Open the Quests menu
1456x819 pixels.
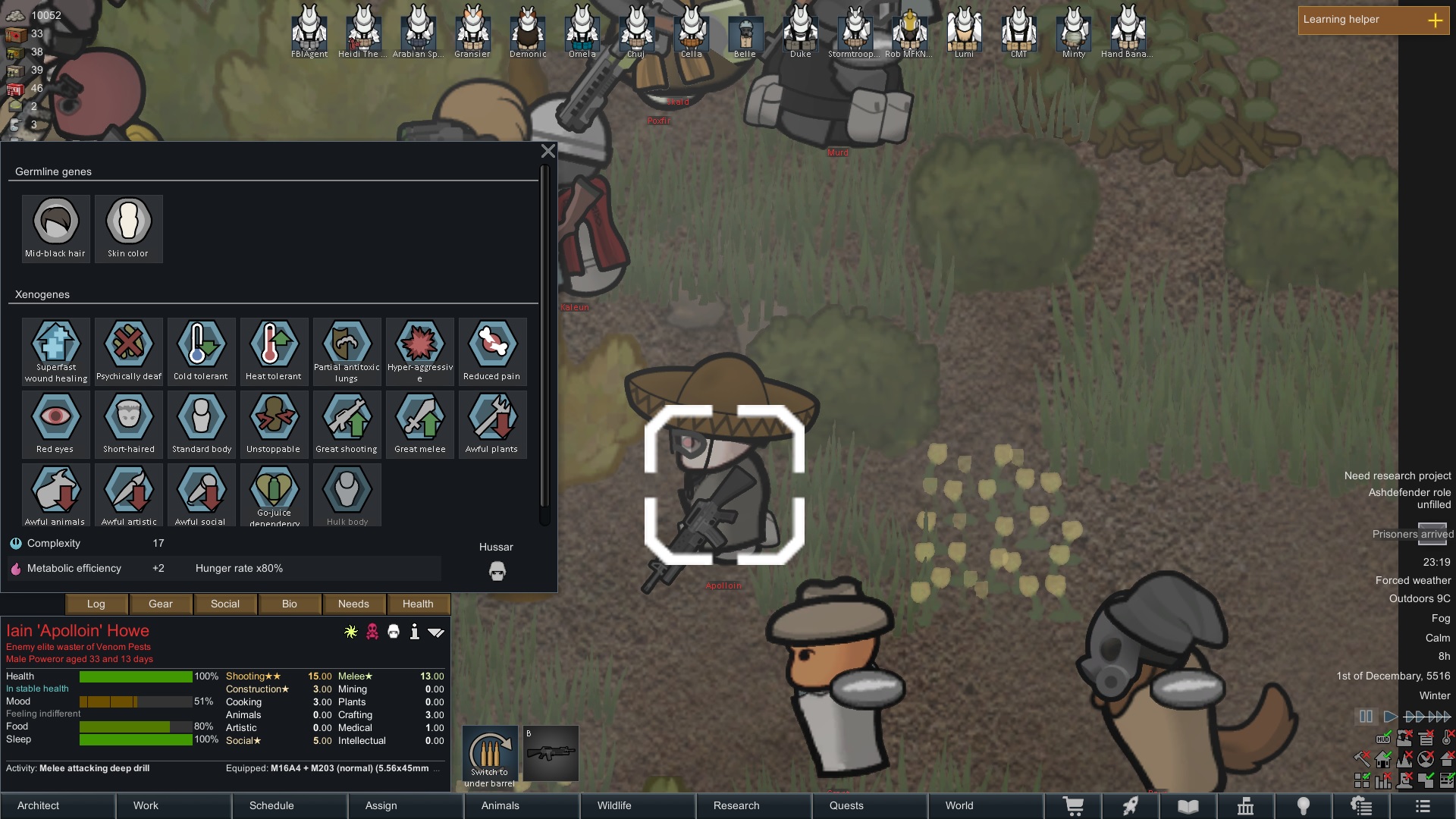pyautogui.click(x=868, y=805)
